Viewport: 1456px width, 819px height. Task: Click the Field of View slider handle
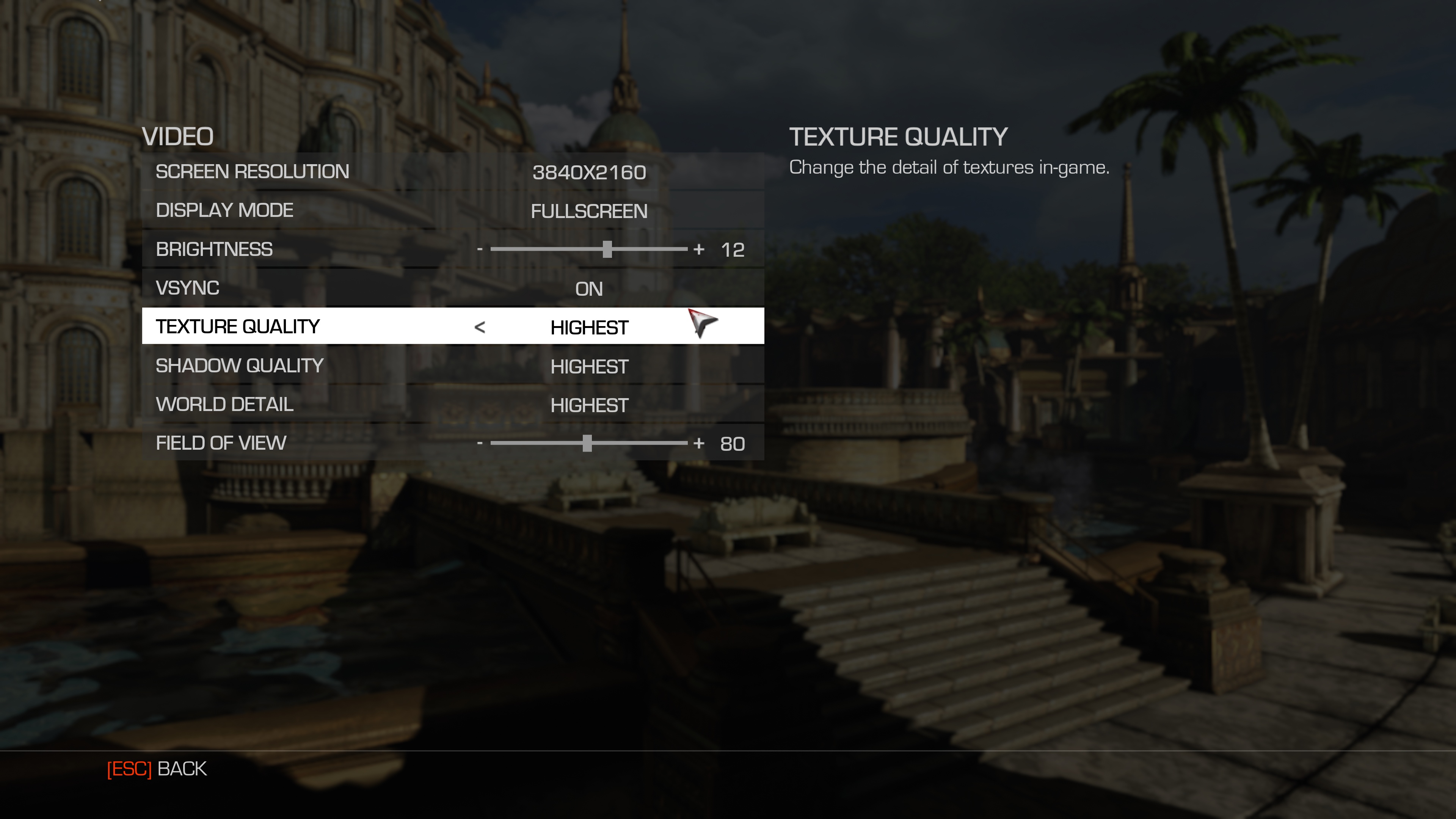click(x=587, y=444)
